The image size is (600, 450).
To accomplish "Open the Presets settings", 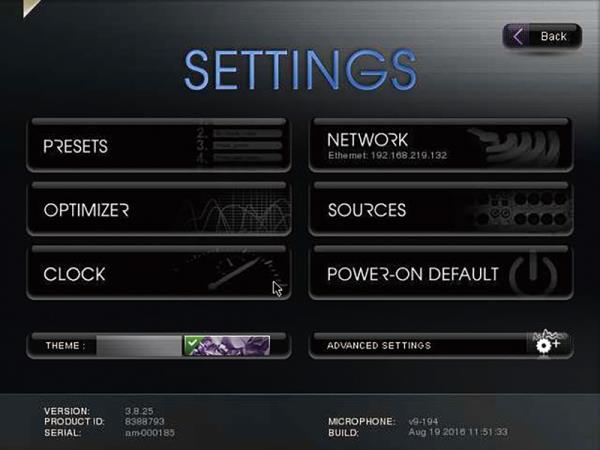I will tap(159, 146).
